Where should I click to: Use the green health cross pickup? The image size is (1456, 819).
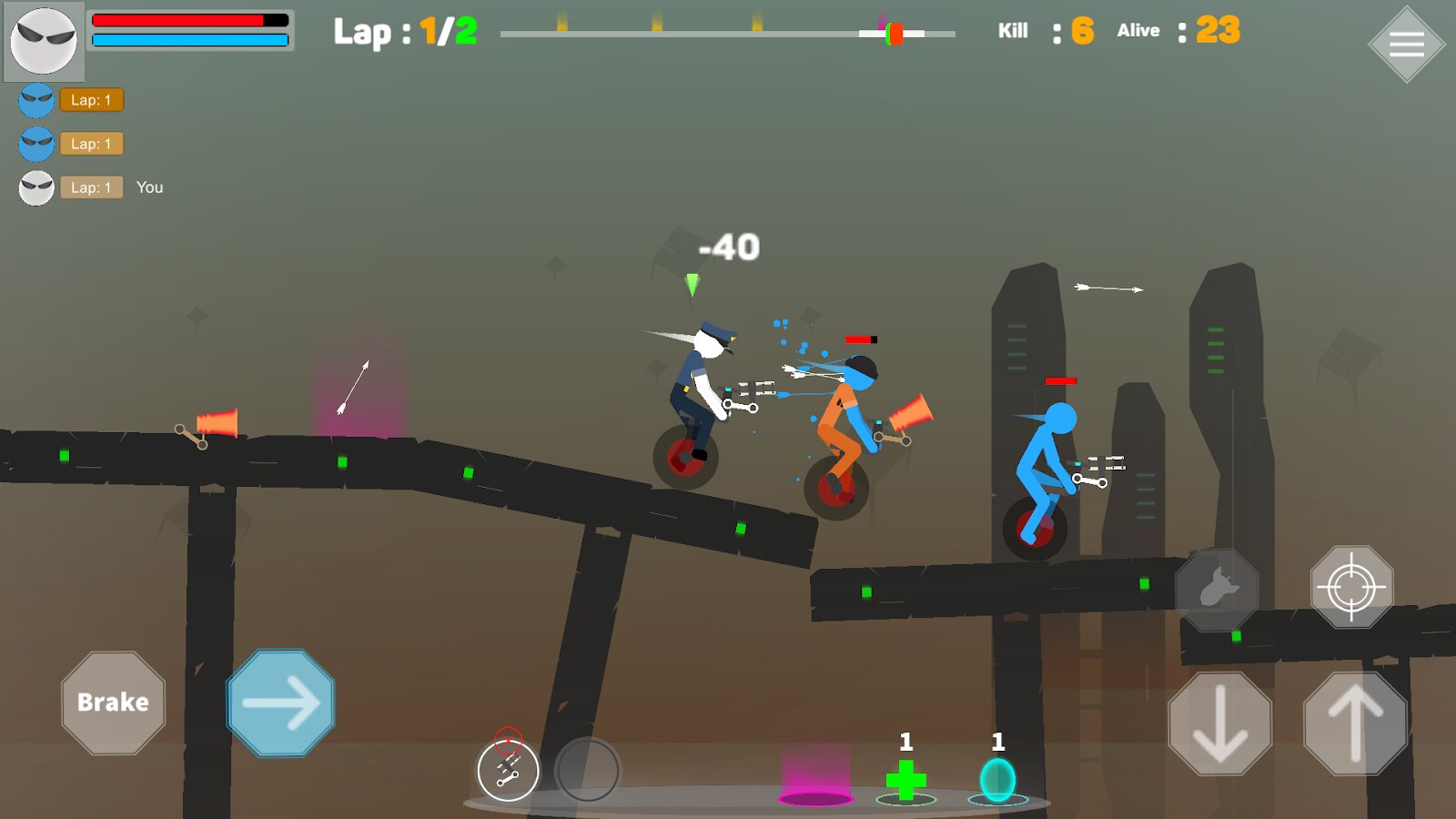905,780
